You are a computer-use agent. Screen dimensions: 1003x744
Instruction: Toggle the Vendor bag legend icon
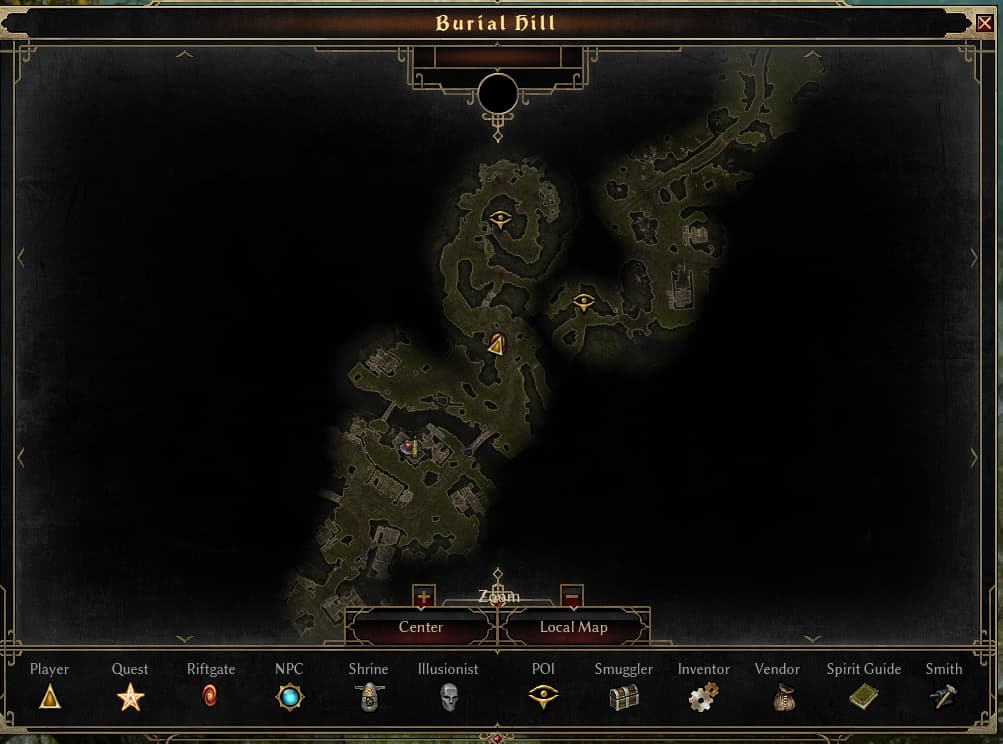click(x=784, y=697)
